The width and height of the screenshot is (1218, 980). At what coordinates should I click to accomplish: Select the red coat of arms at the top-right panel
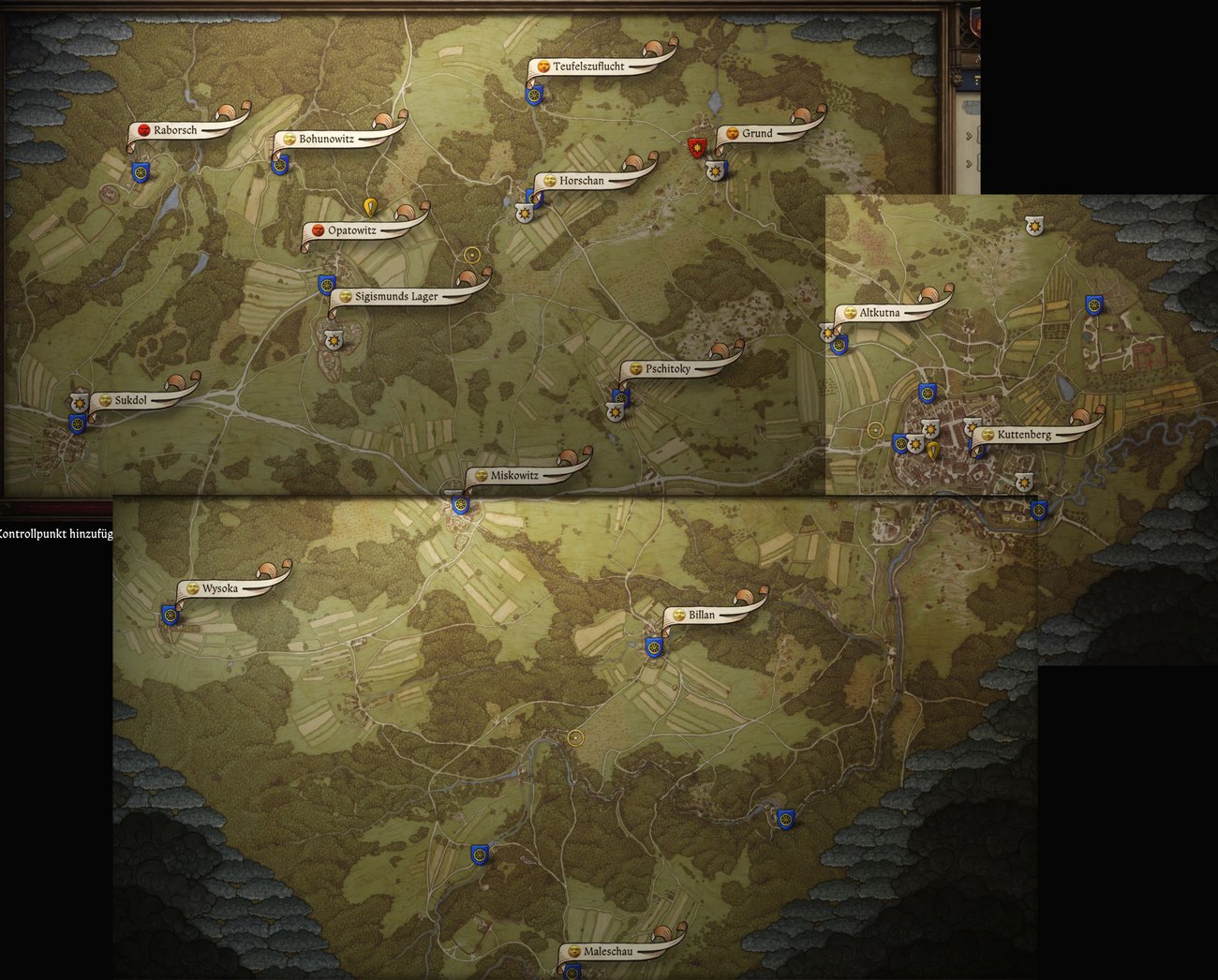(975, 23)
